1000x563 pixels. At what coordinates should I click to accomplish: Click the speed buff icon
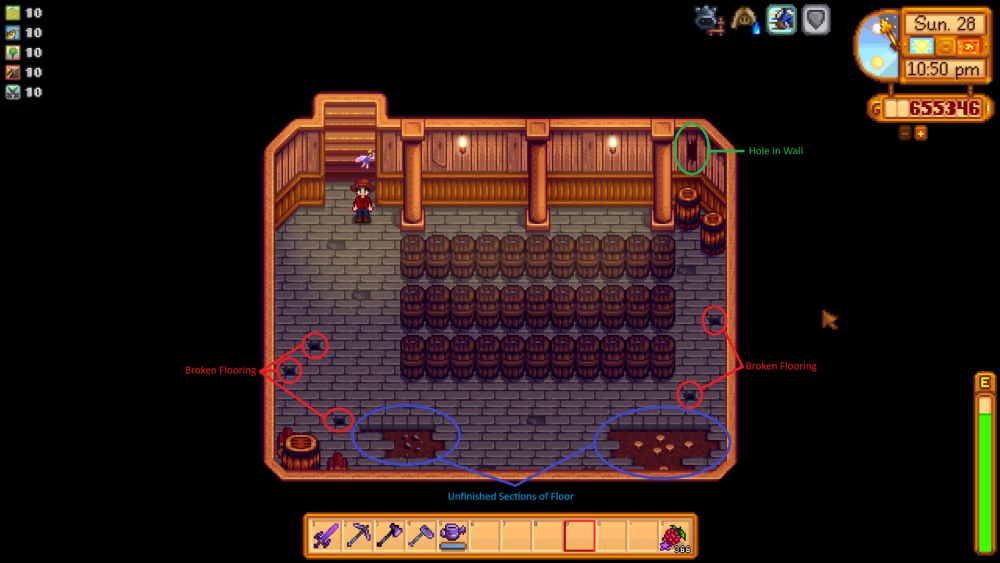click(780, 19)
